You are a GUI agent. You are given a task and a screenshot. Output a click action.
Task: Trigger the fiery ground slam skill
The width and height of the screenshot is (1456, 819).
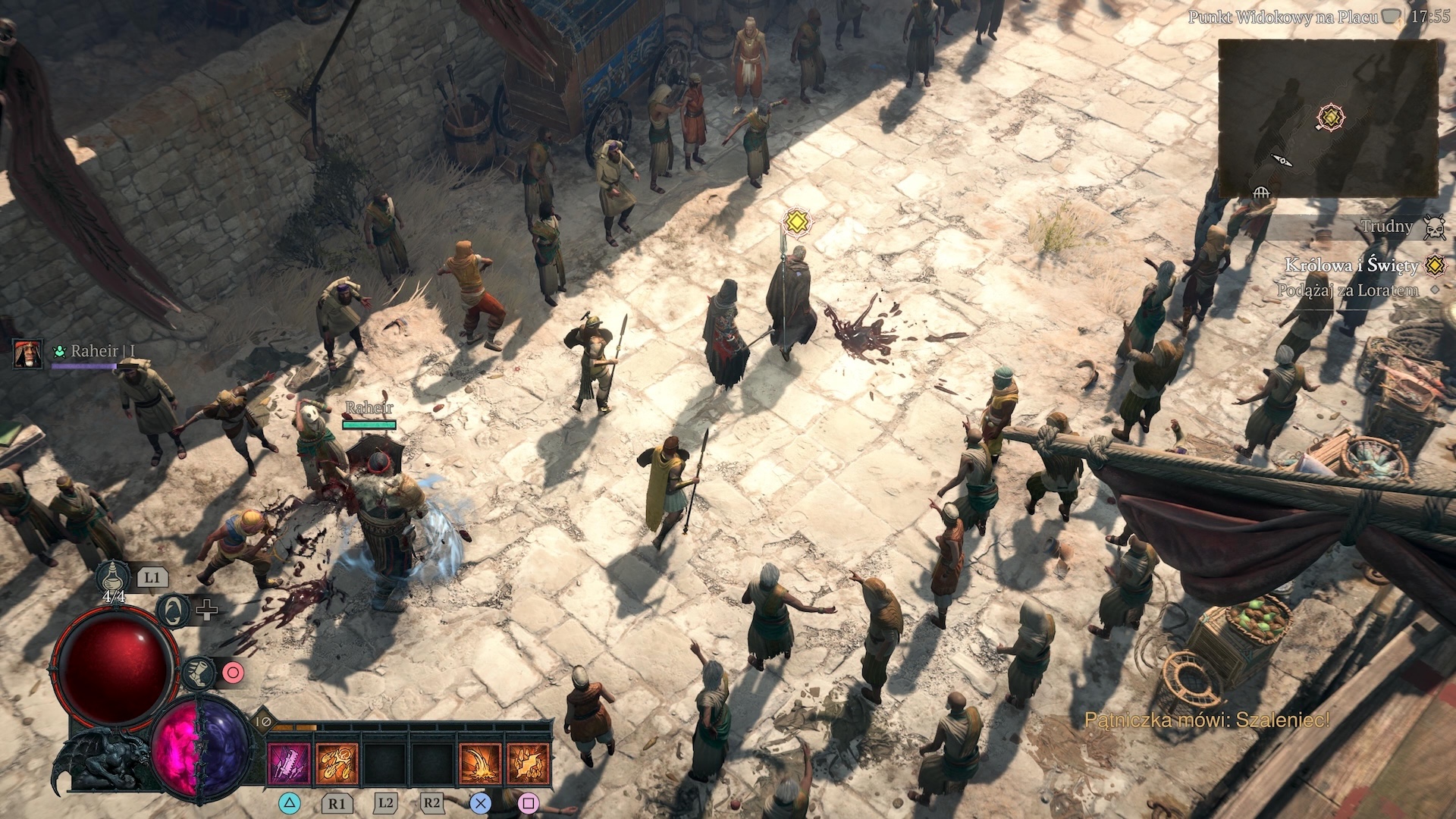point(481,764)
